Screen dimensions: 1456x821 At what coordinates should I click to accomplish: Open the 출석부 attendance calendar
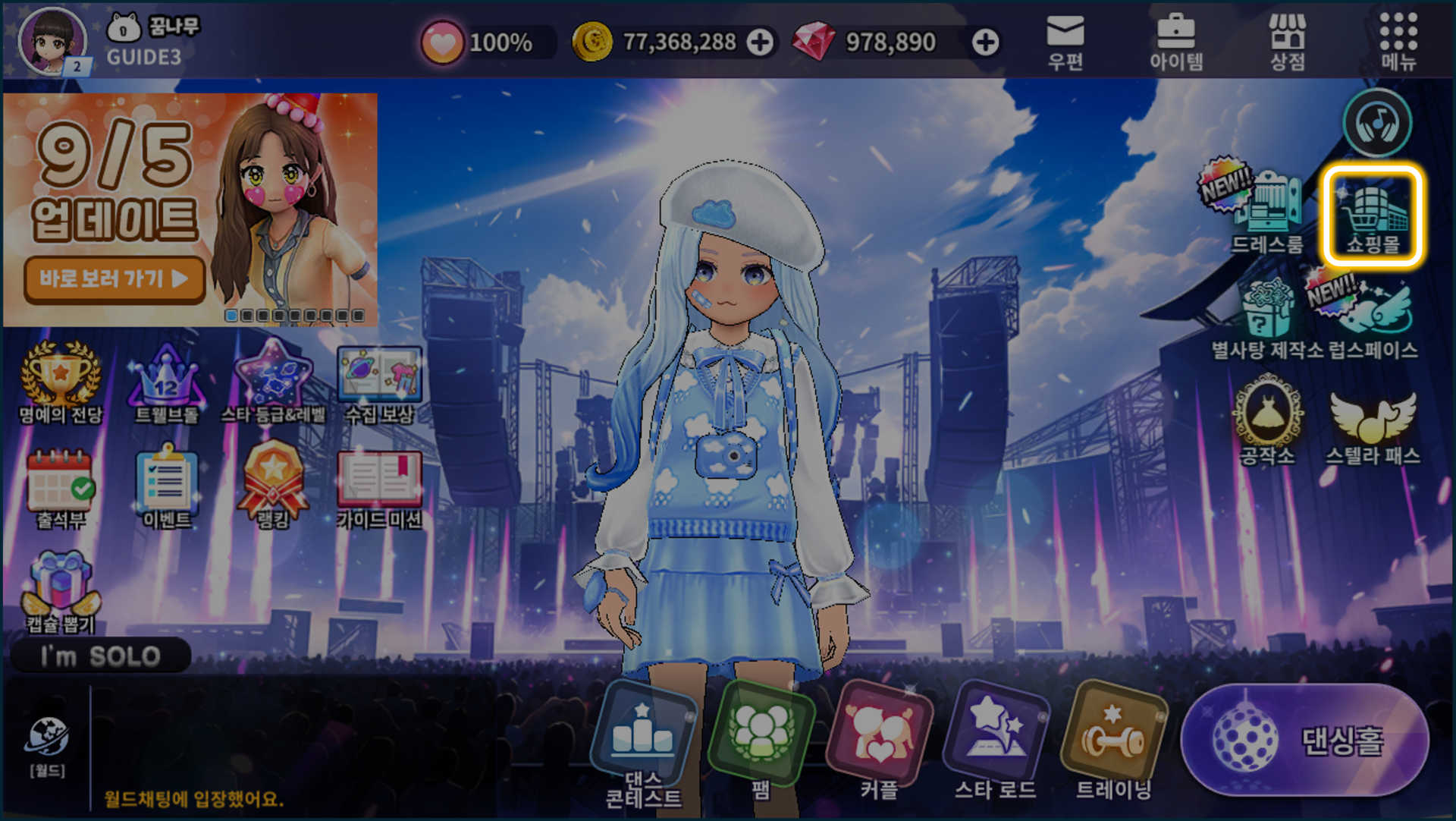tap(61, 488)
